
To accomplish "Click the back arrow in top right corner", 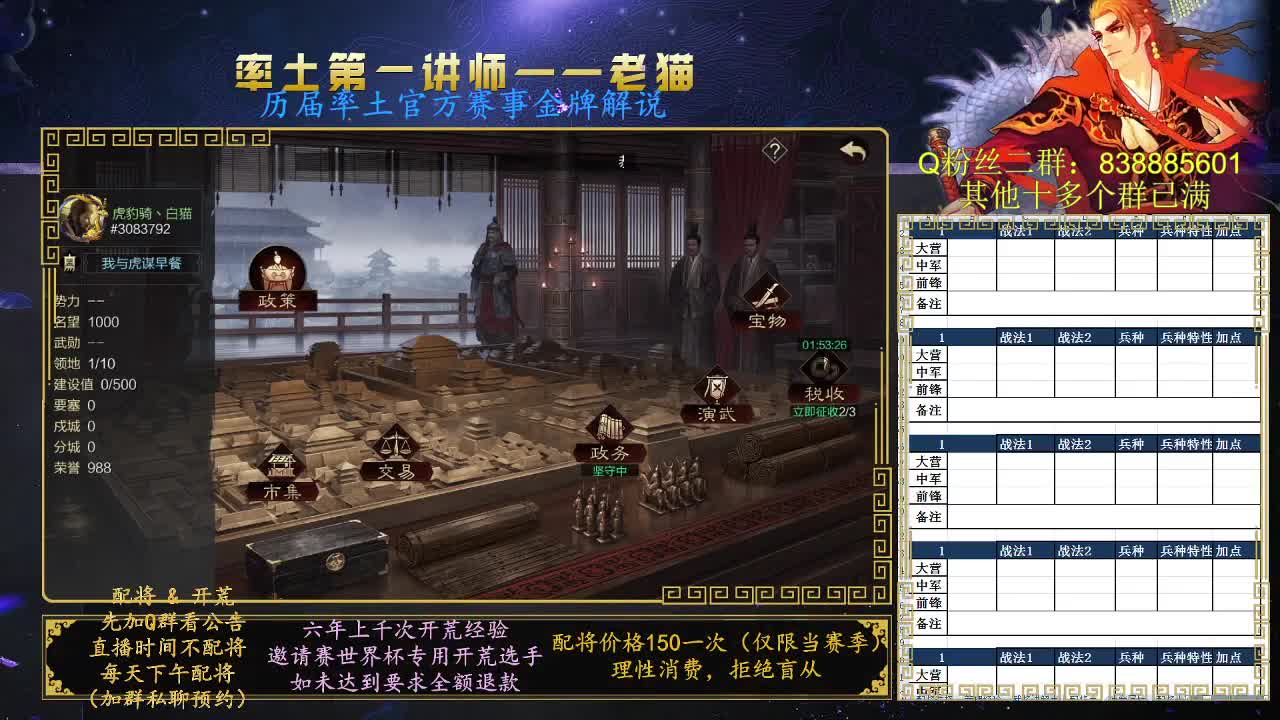I will click(x=852, y=147).
